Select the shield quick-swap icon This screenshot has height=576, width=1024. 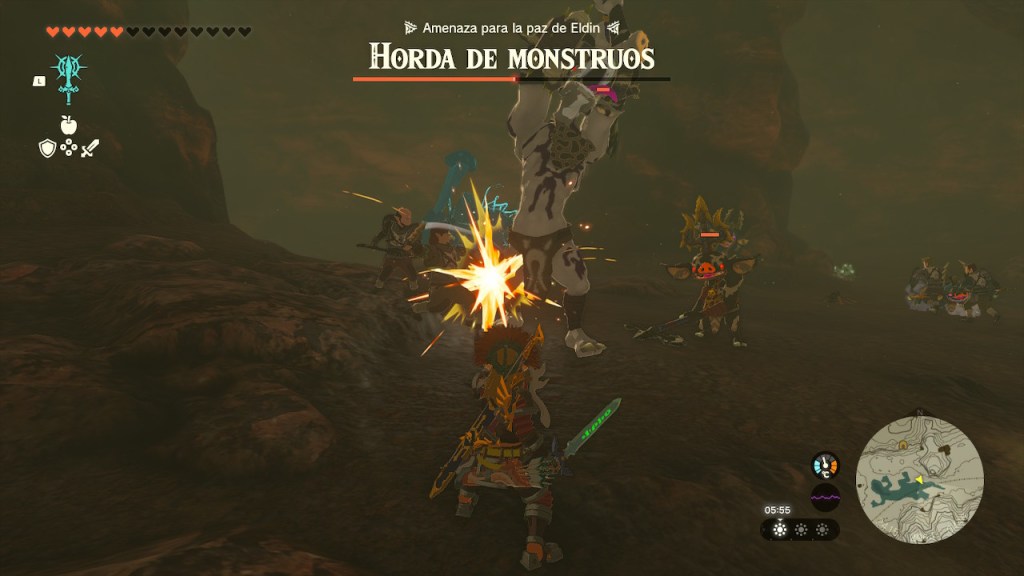(x=46, y=148)
